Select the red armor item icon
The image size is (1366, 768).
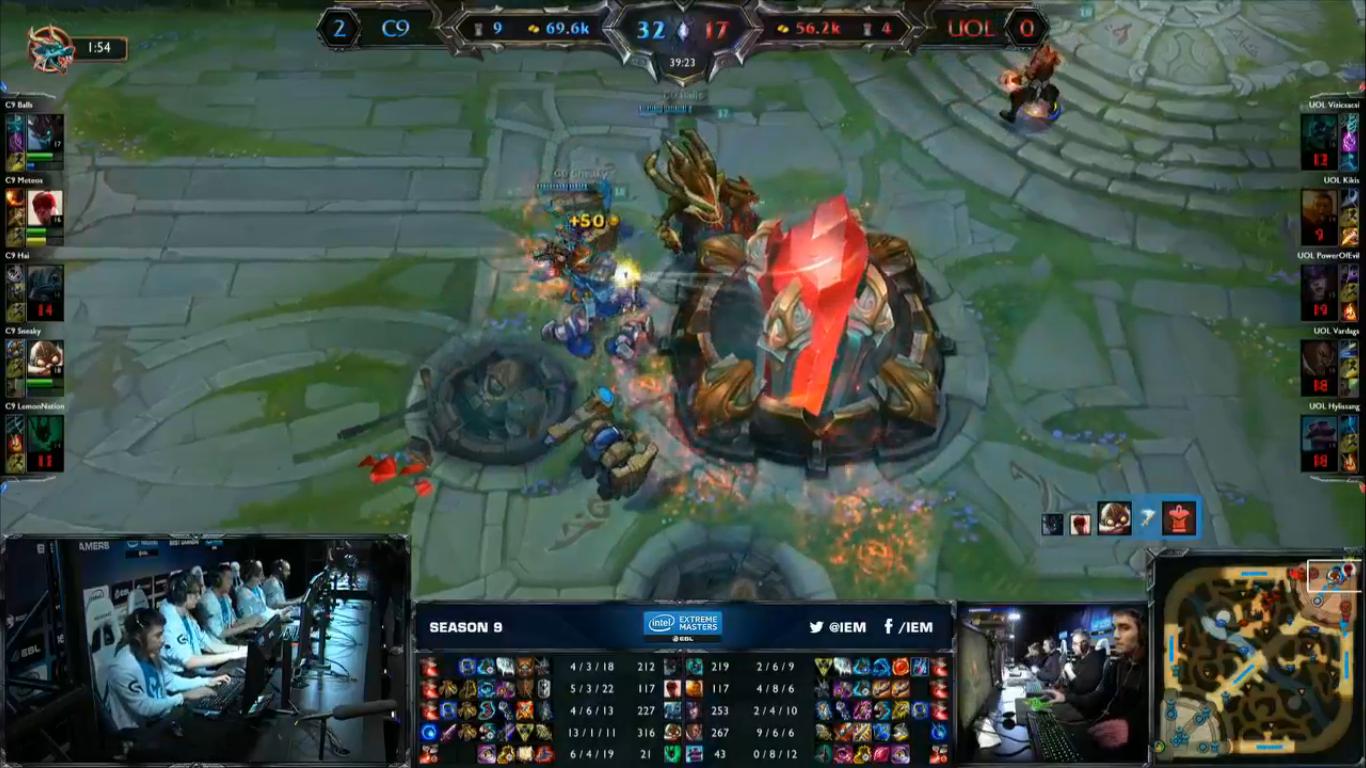click(1178, 518)
